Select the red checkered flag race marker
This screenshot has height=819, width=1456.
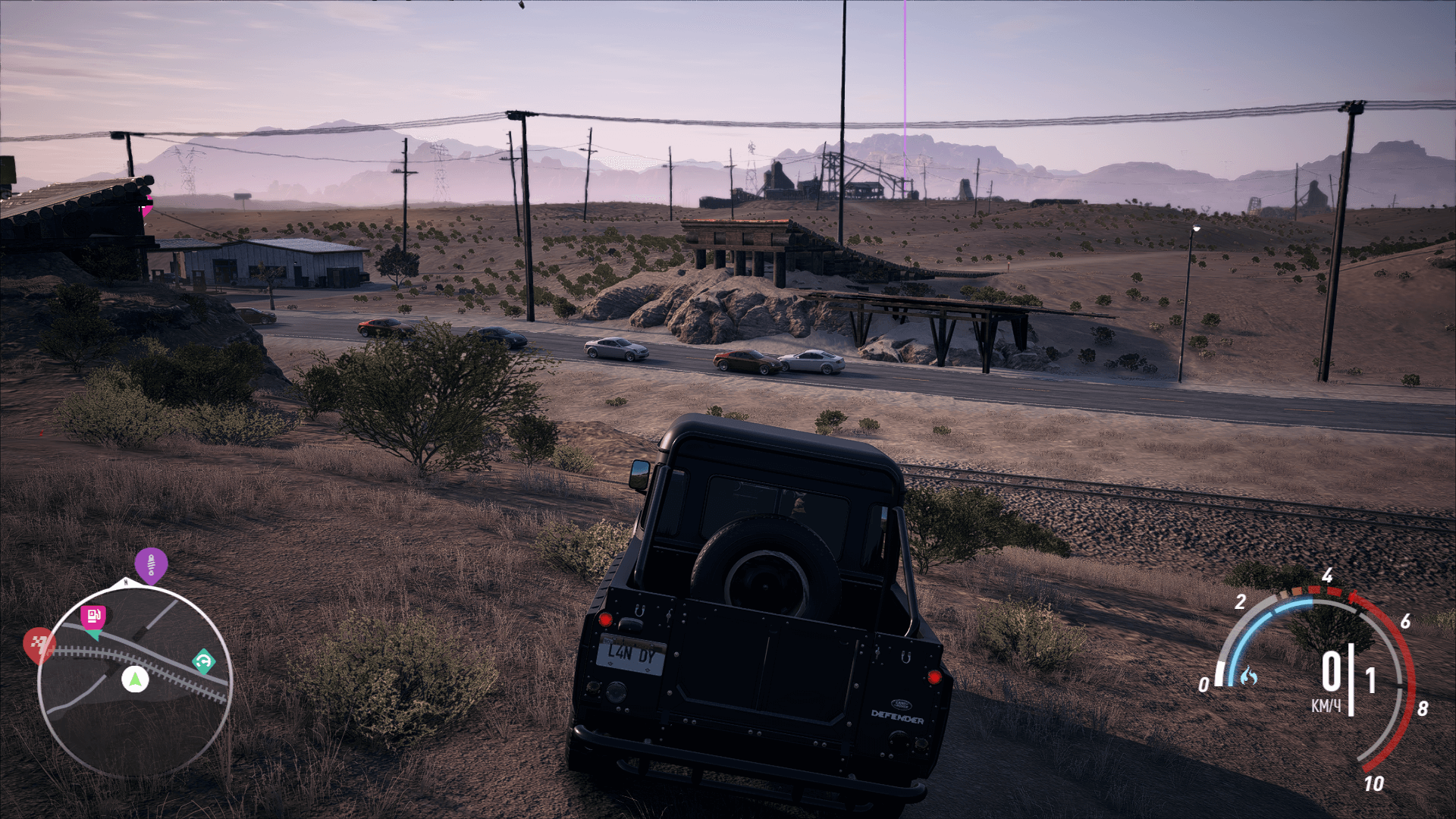tap(39, 645)
